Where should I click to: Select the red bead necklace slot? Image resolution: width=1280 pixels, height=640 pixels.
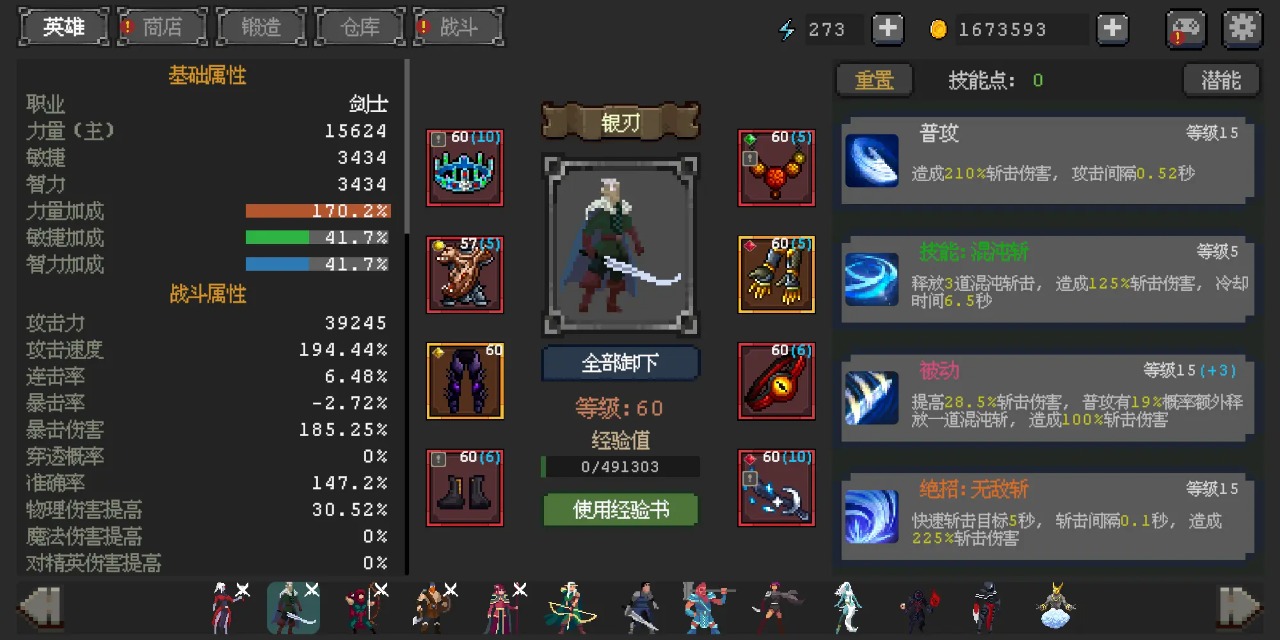point(776,168)
